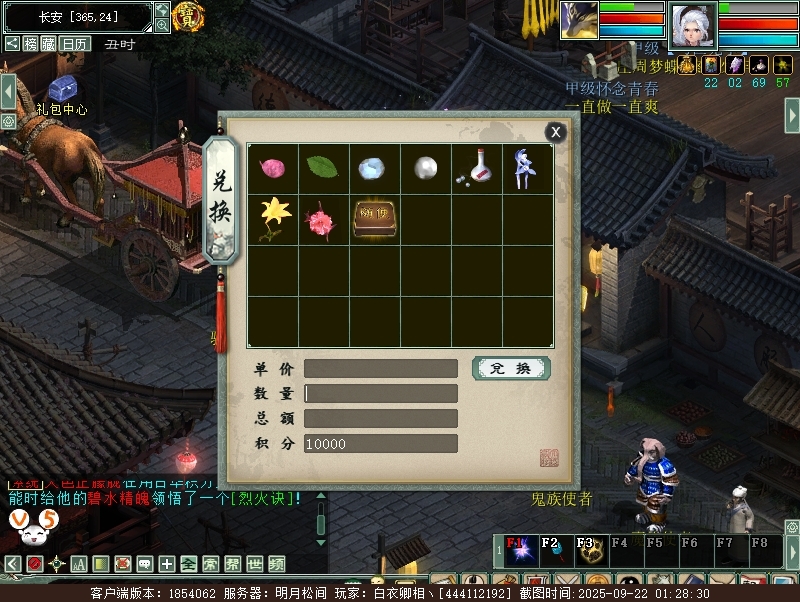The image size is (800, 602).
Task: Select the pink petal item
Action: click(272, 168)
